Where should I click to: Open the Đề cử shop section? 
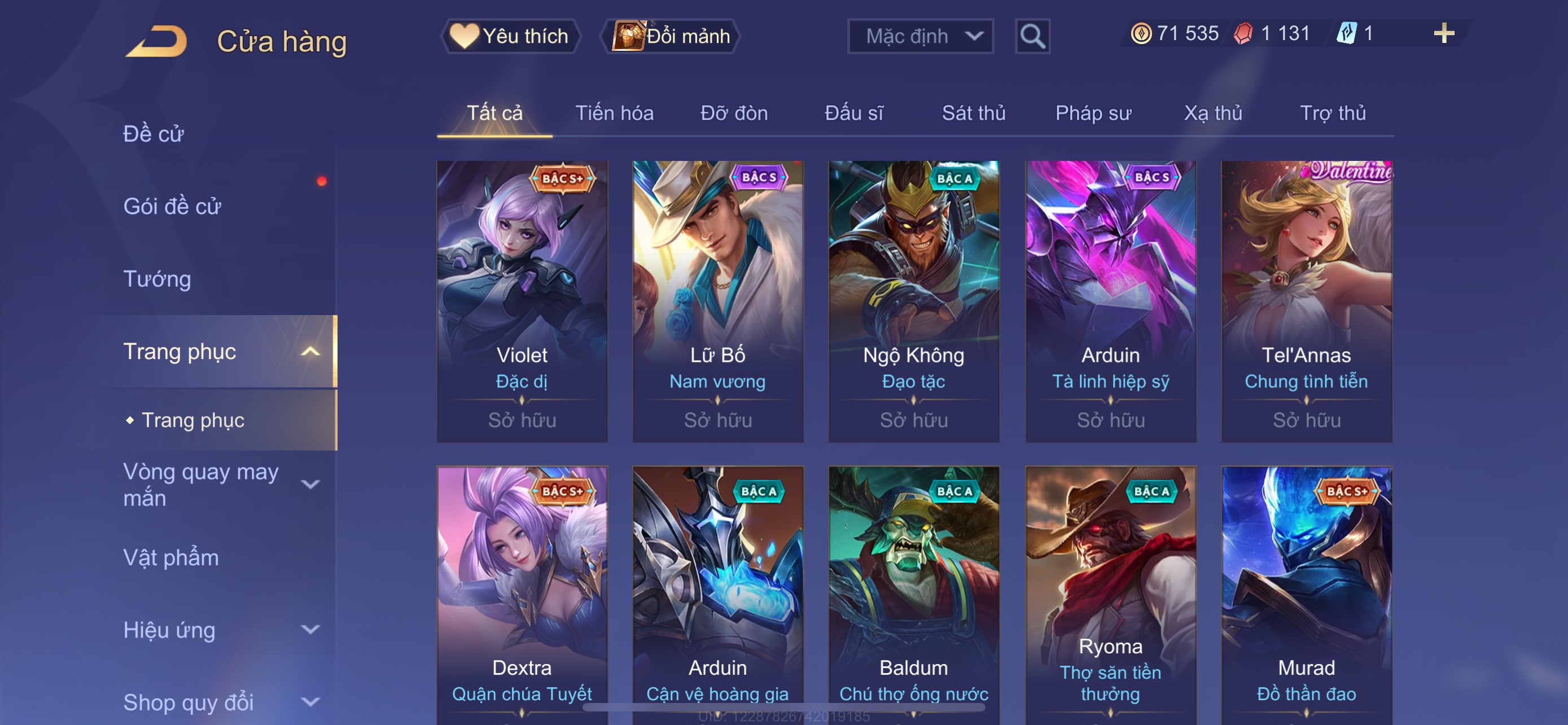click(x=154, y=134)
